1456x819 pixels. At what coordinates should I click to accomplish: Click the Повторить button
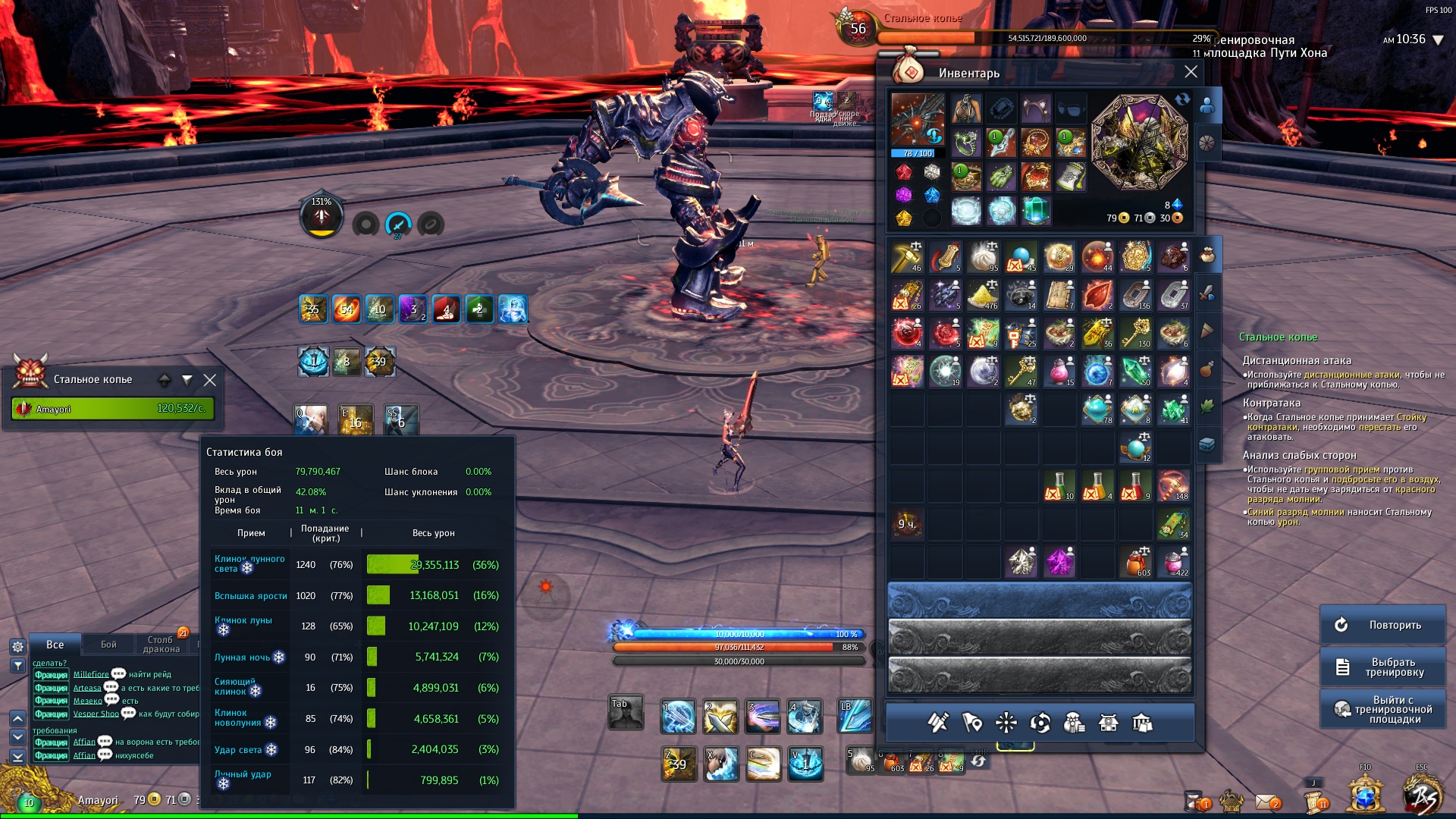pyautogui.click(x=1382, y=625)
